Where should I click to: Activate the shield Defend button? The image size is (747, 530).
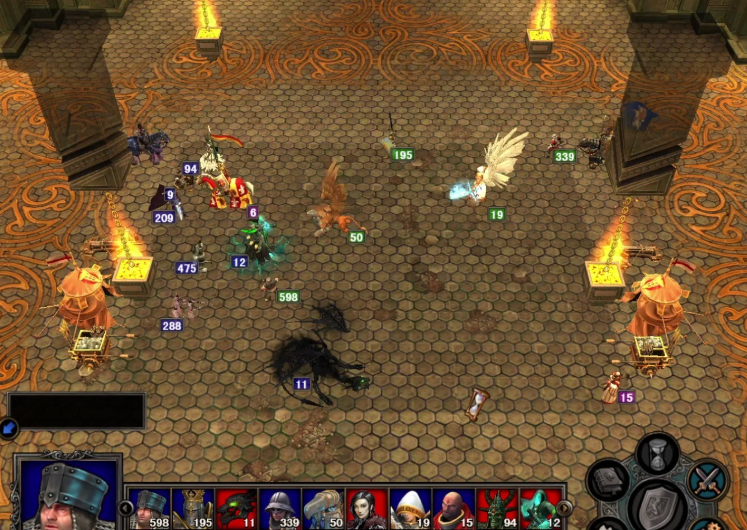[x=656, y=502]
